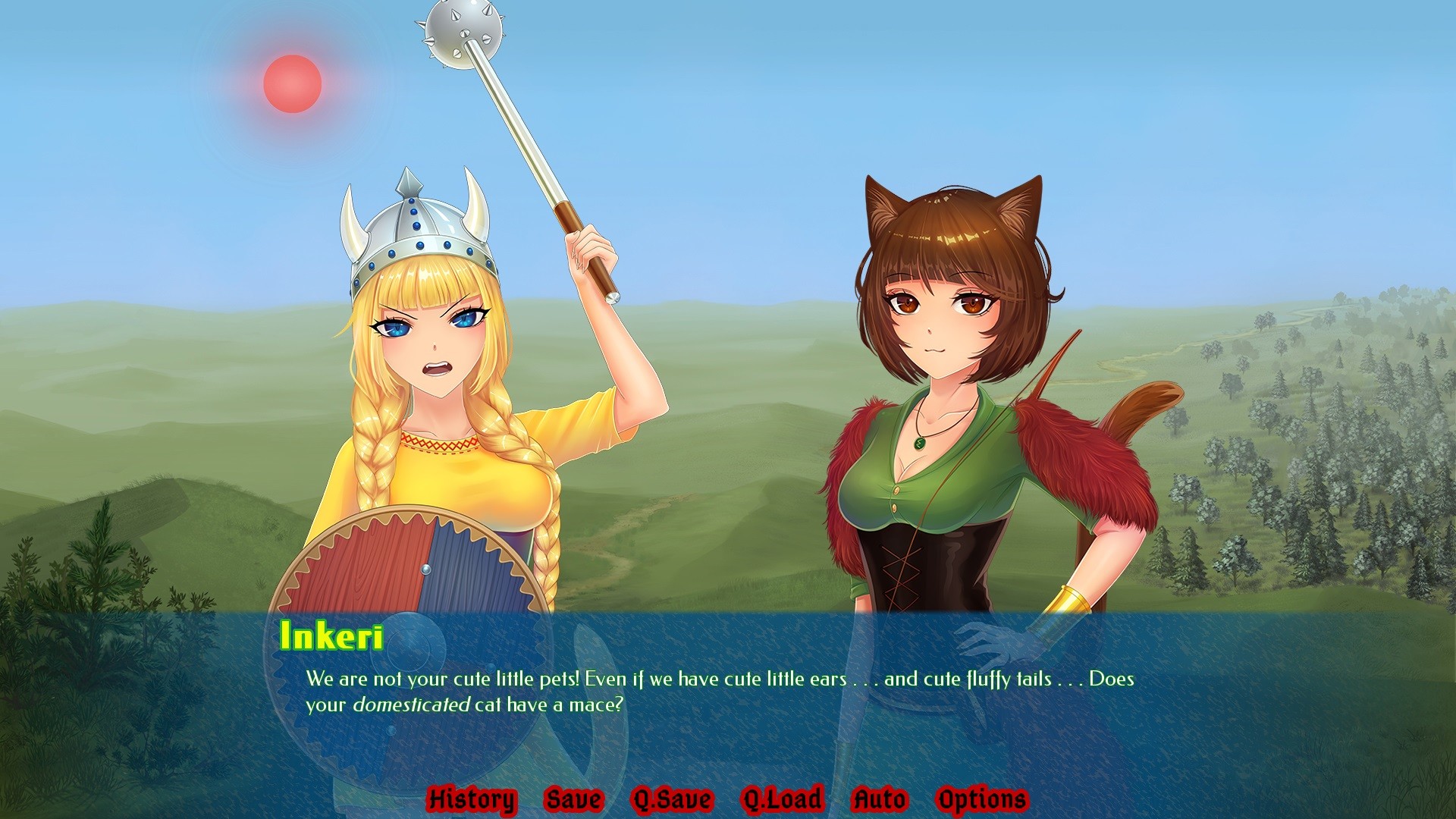Perform a Q.Save quick save
This screenshot has height=819, width=1456.
point(673,799)
